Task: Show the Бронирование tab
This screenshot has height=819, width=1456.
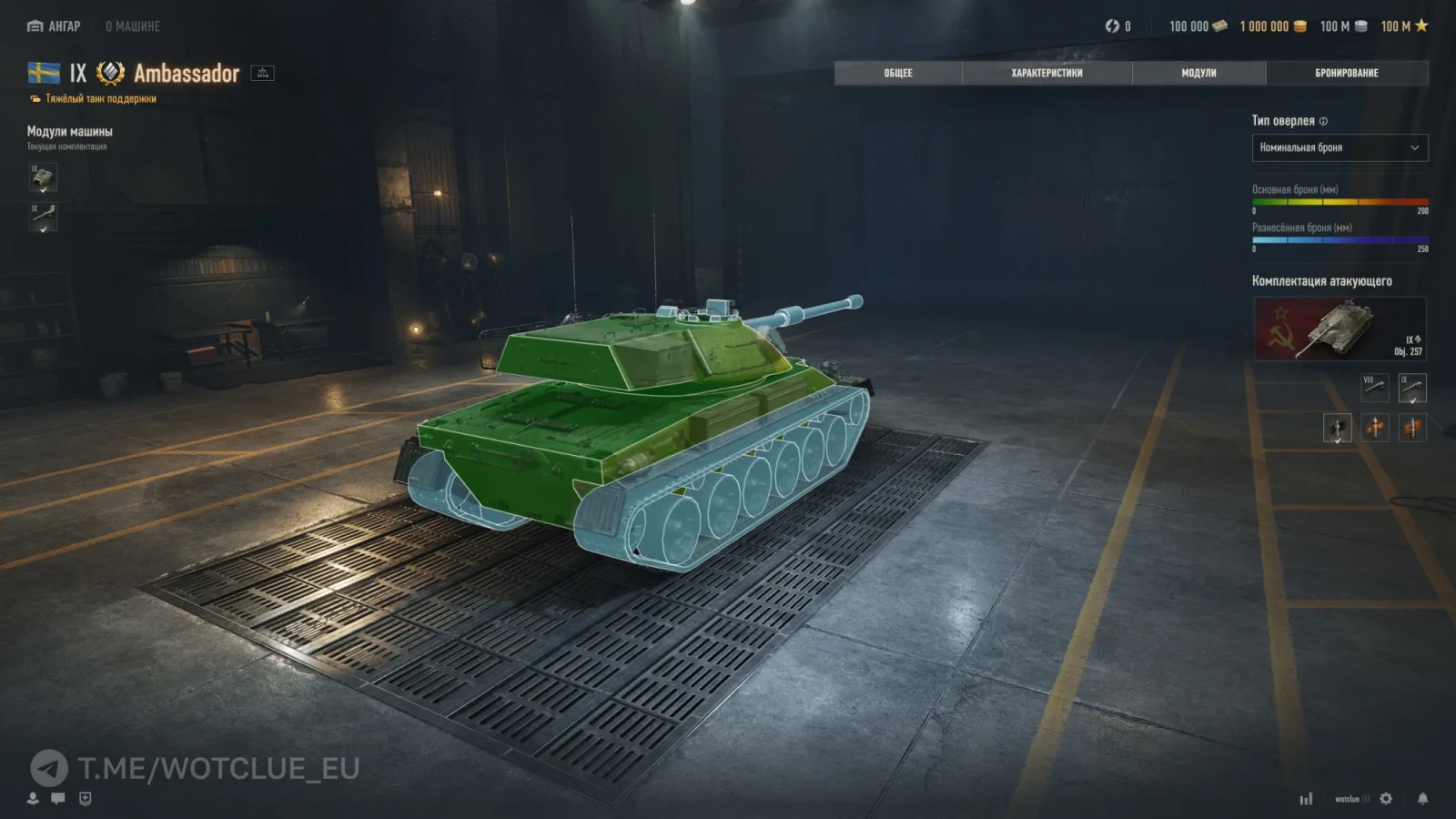Action: 1346,73
